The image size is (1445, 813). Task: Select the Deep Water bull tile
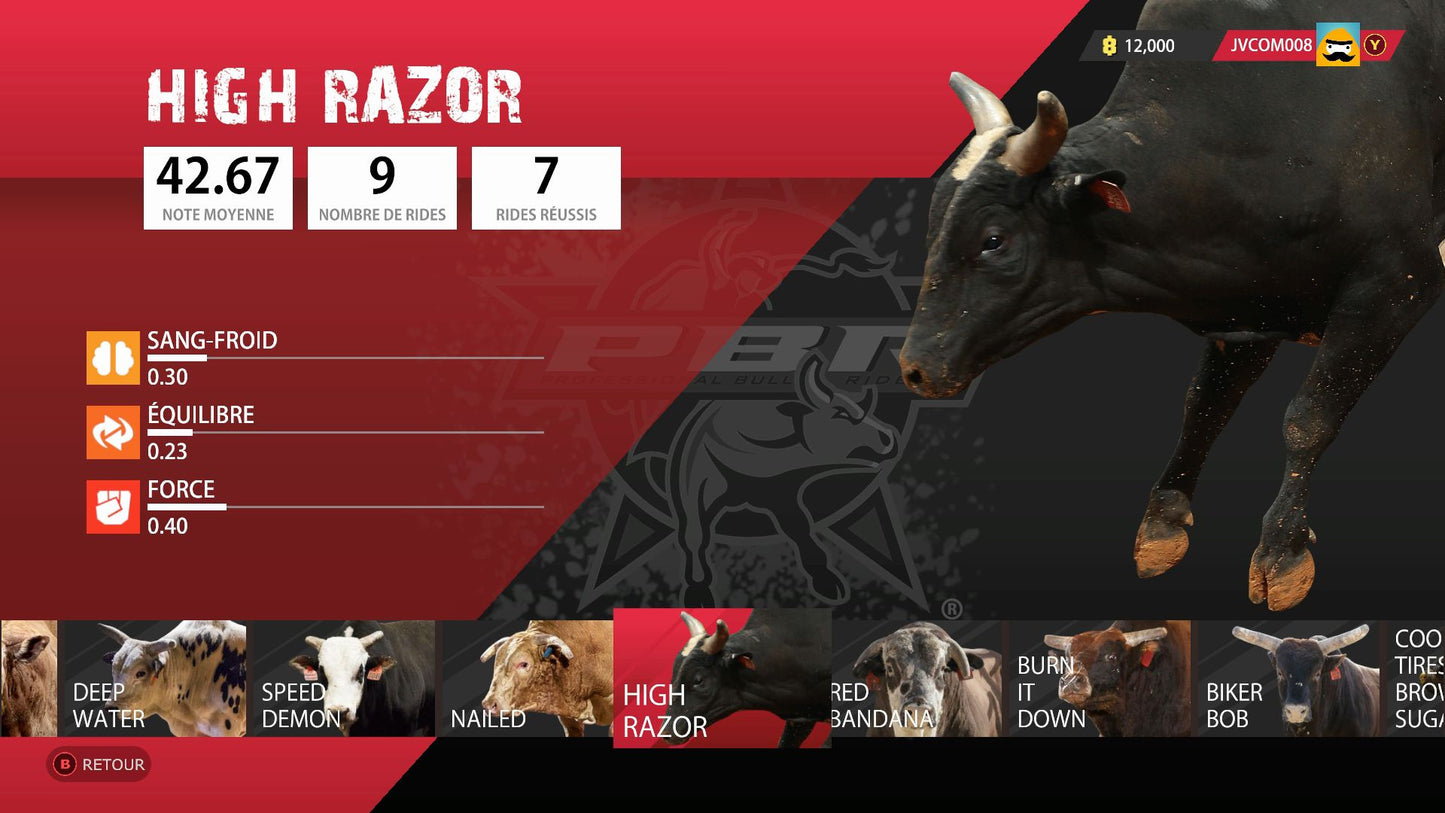click(153, 679)
